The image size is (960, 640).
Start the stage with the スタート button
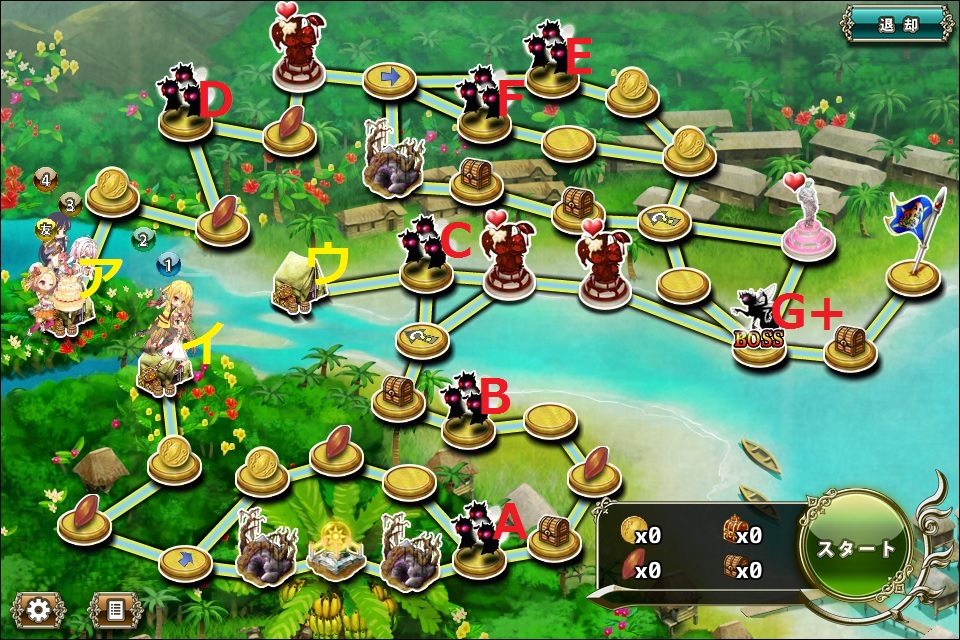856,549
